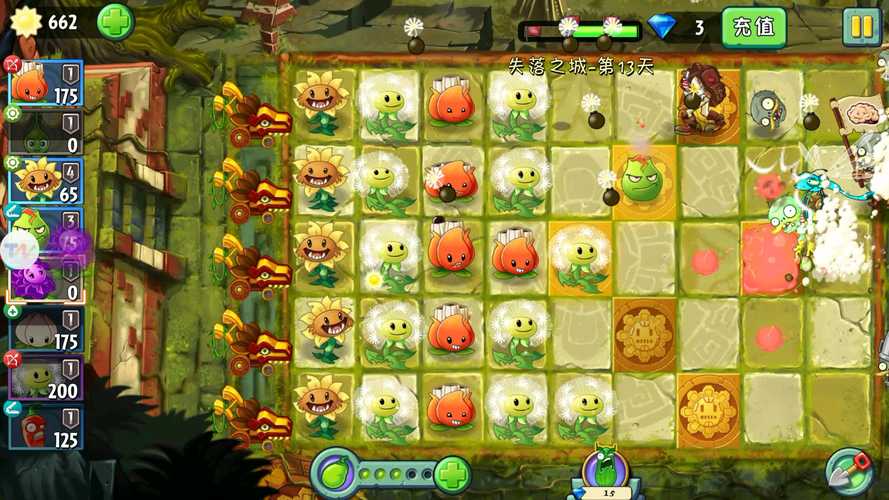Add more sun with the green plus

click(115, 22)
